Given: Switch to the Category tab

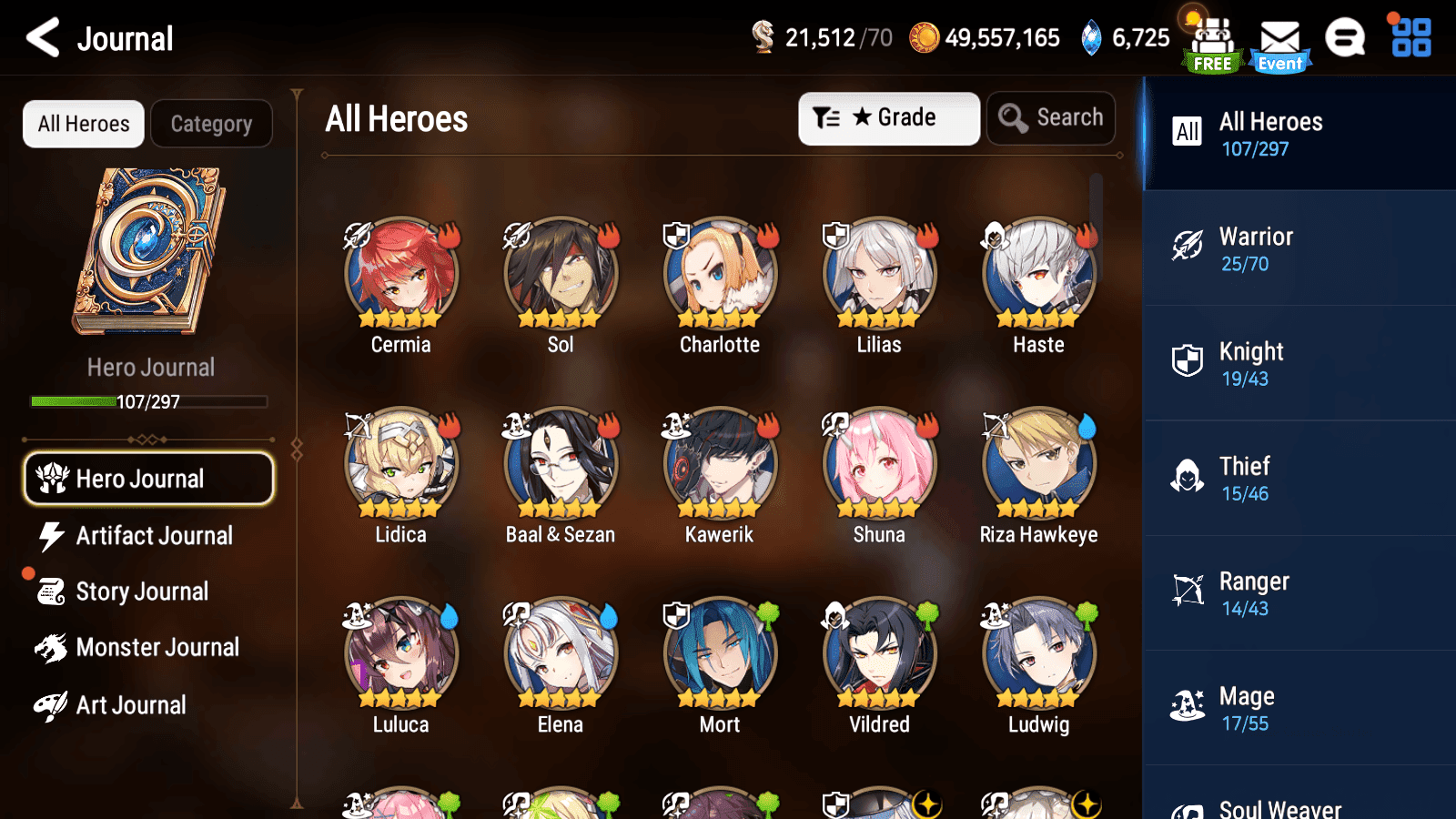Looking at the screenshot, I should pyautogui.click(x=212, y=124).
